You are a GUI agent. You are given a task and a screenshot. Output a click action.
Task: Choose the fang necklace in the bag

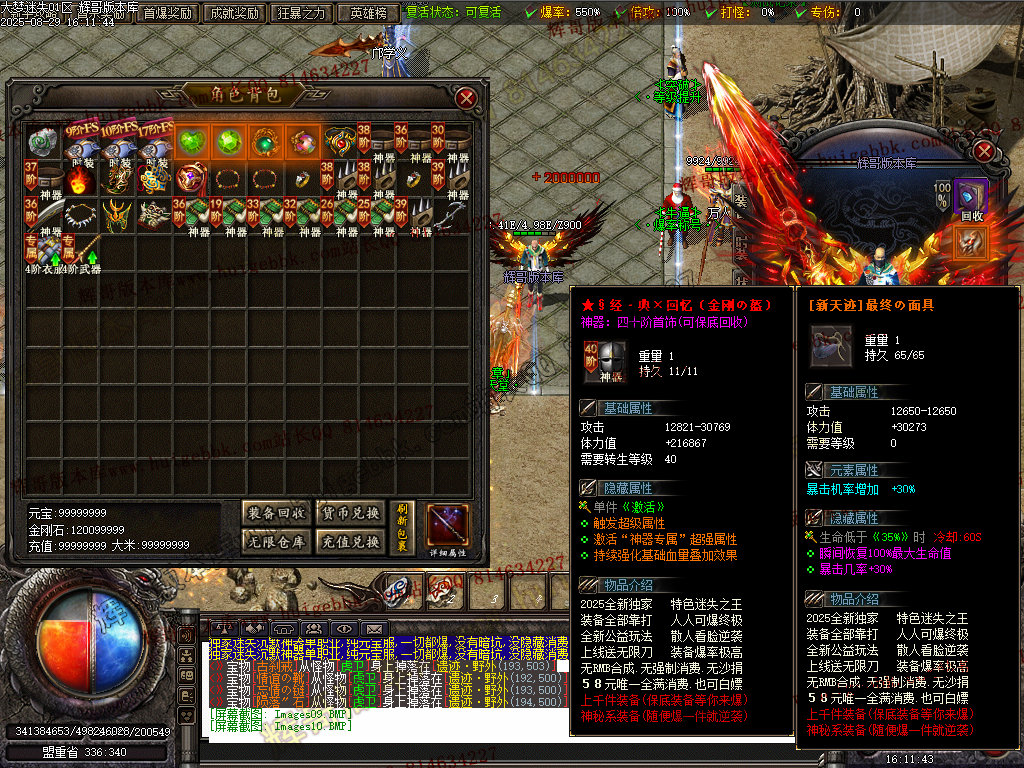coord(81,215)
